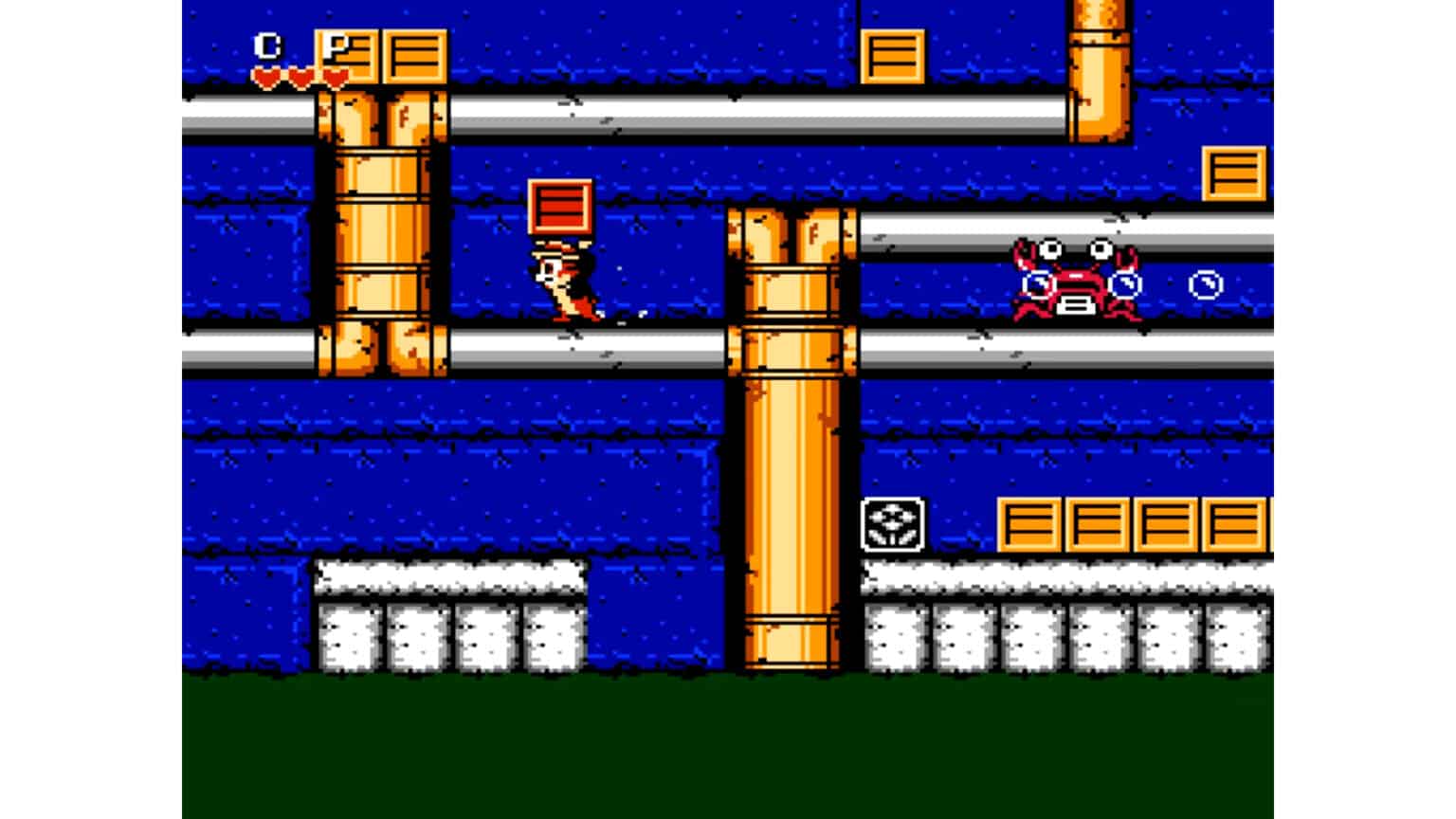Screen dimensions: 1456x819
Task: Click the white clock orb right of the crab
Action: (1204, 283)
